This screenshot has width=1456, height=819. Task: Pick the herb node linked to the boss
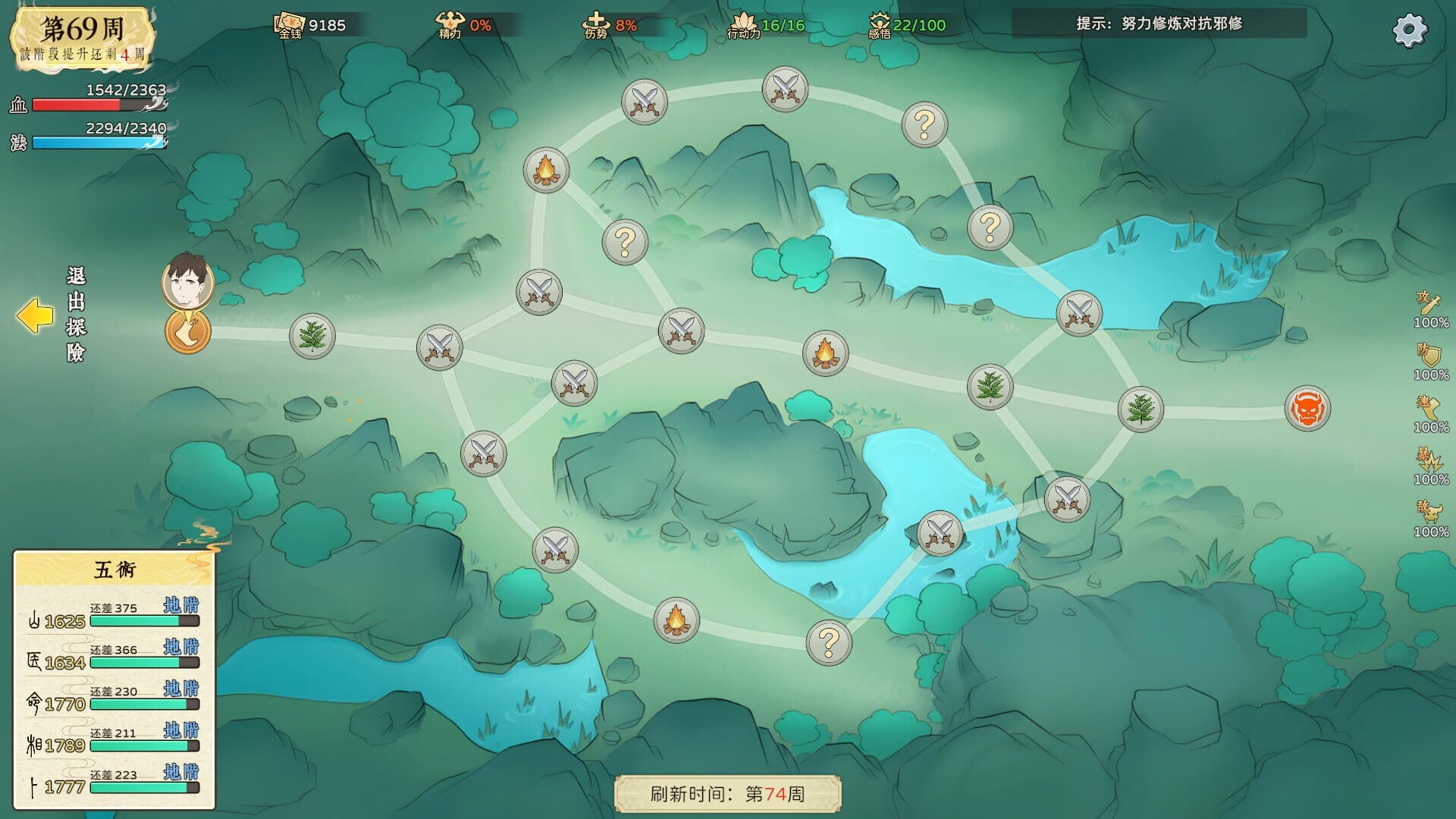click(1141, 409)
